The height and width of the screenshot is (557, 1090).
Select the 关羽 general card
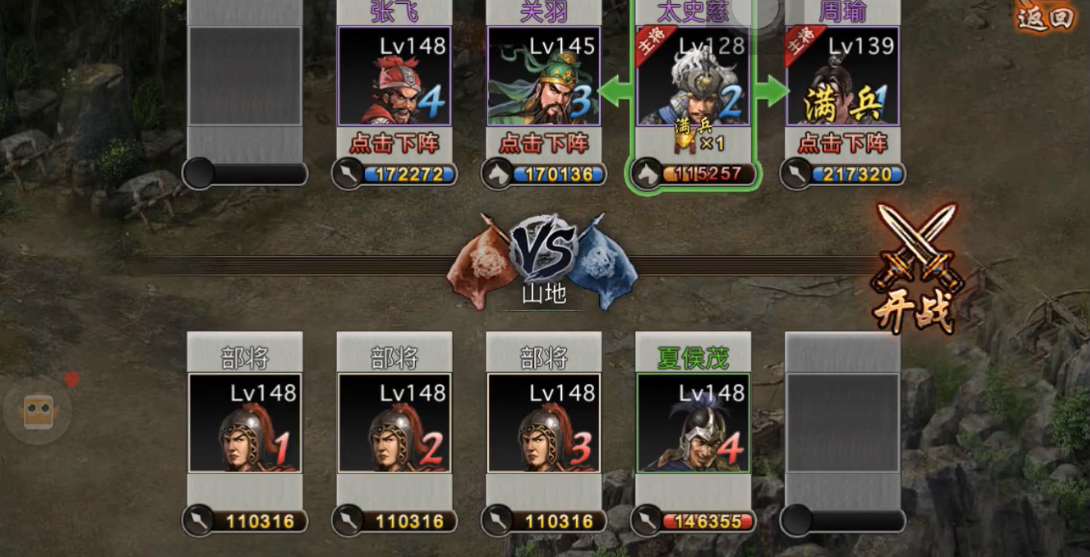(x=543, y=76)
